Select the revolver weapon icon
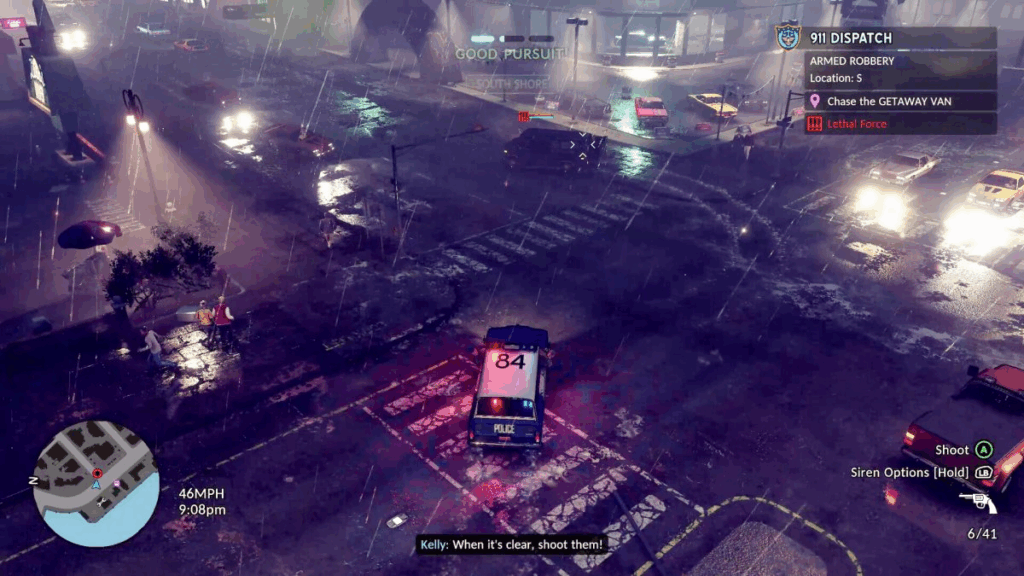Image resolution: width=1024 pixels, height=576 pixels. pos(976,502)
